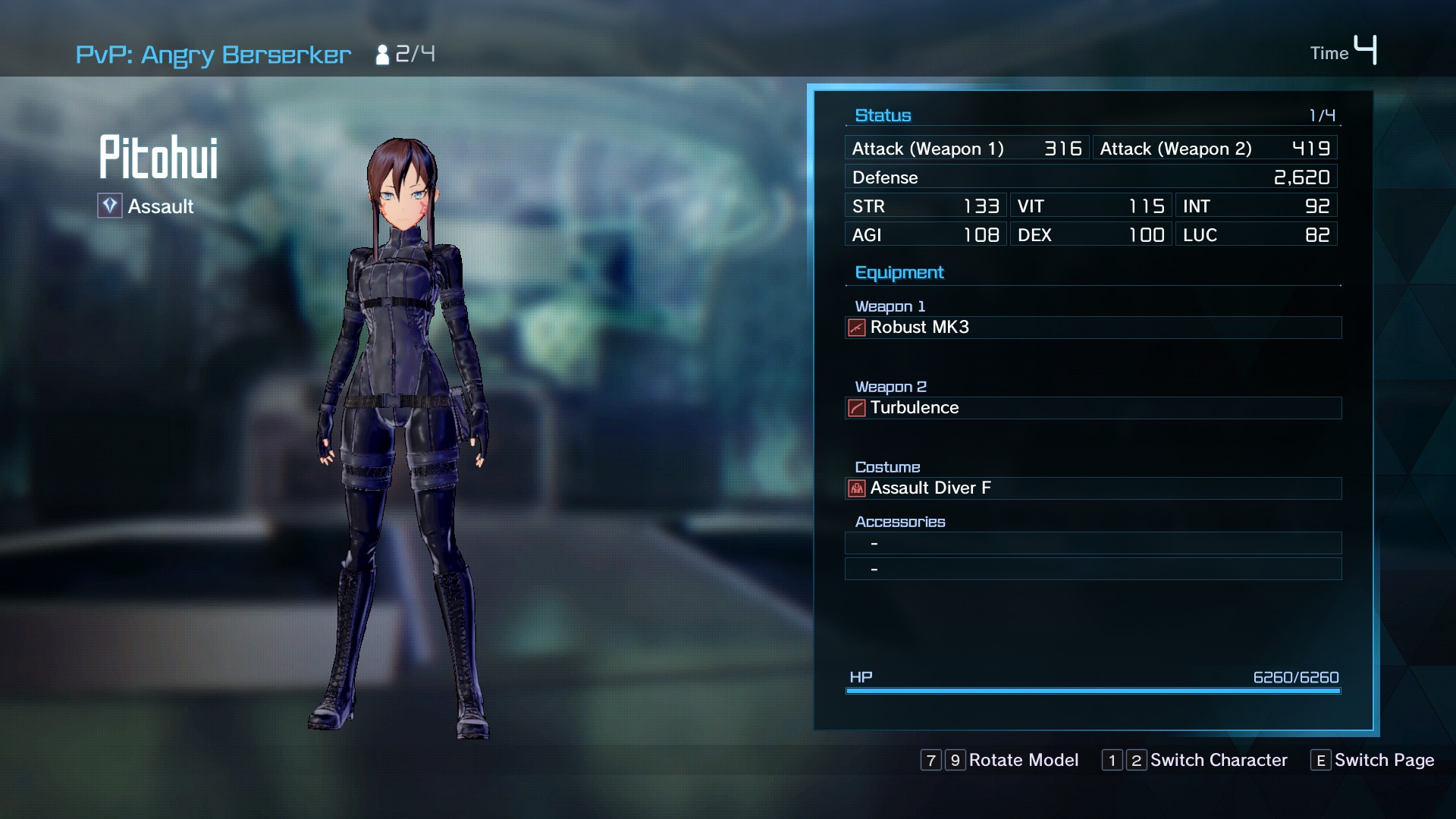Viewport: 1456px width, 819px height.
Task: Click the Assault Diver F costume icon
Action: (x=856, y=488)
